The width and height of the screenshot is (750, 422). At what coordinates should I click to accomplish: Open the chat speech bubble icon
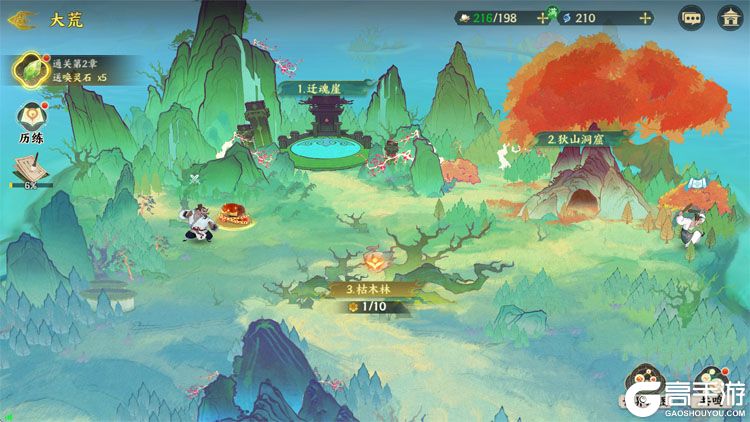[x=691, y=18]
